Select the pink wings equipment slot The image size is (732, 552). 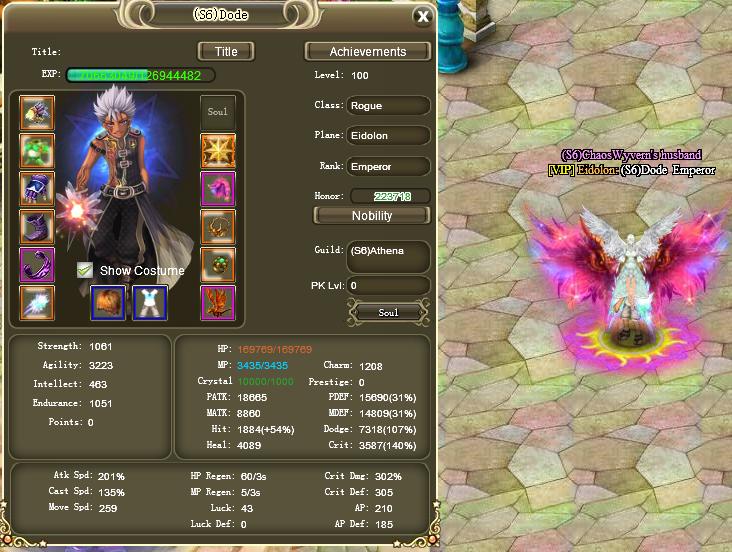(217, 189)
